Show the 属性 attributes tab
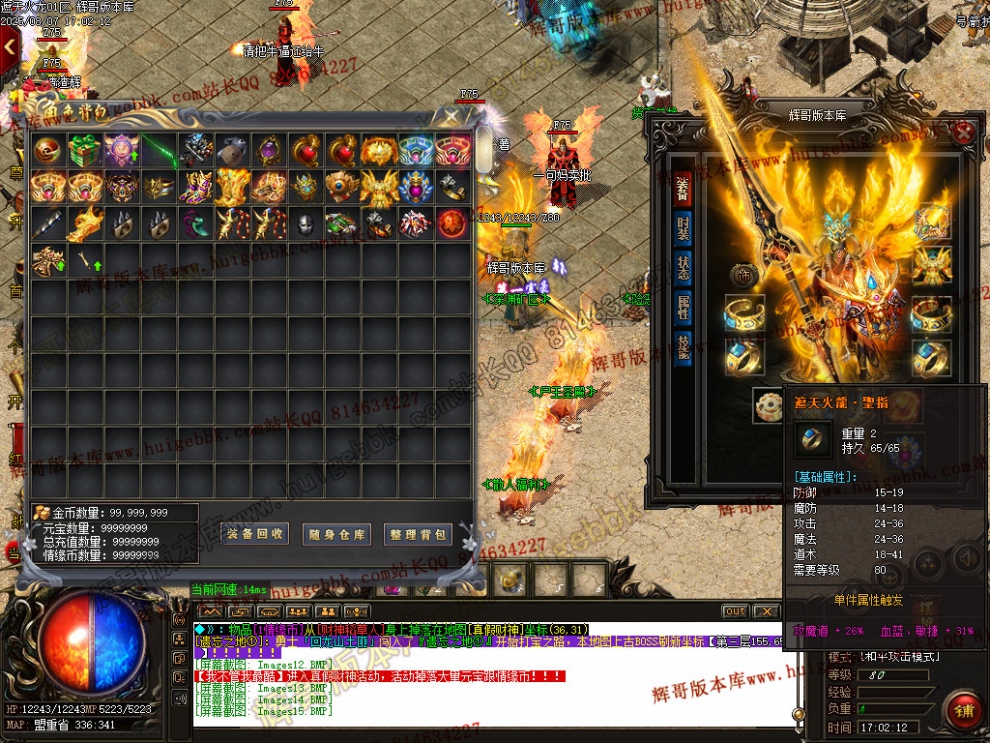 click(682, 308)
